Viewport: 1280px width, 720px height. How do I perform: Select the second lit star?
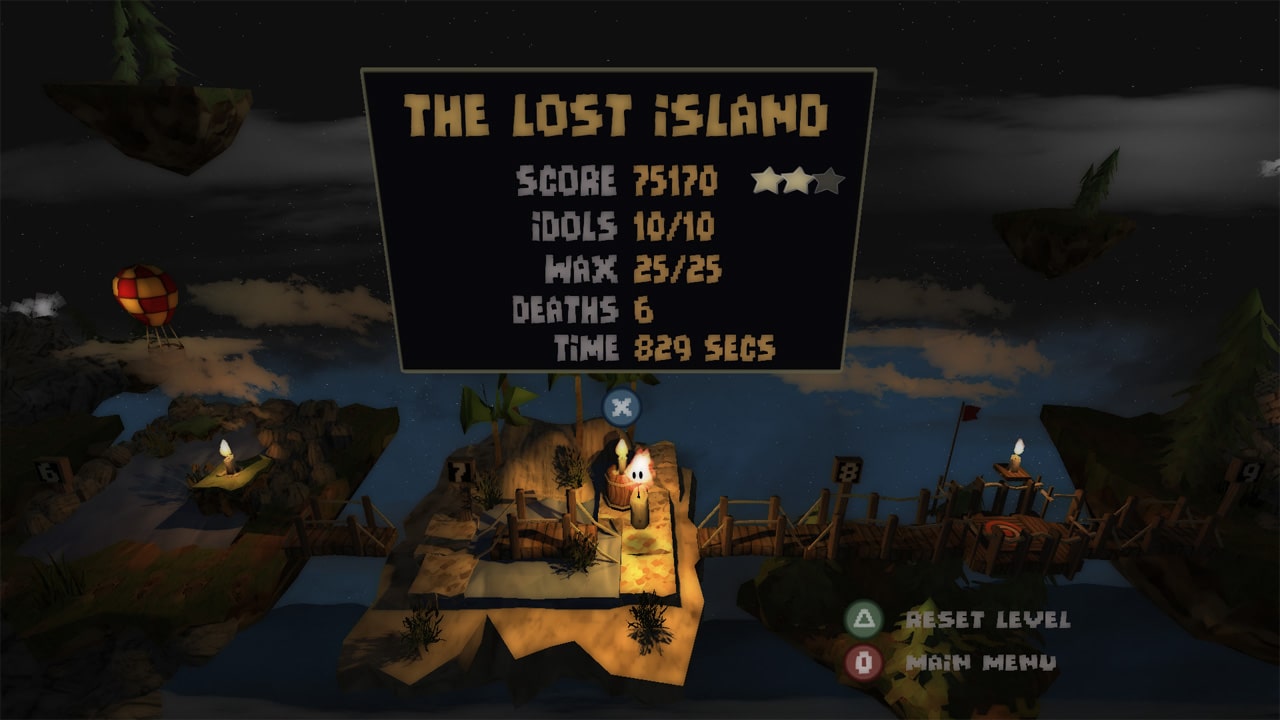tap(797, 181)
